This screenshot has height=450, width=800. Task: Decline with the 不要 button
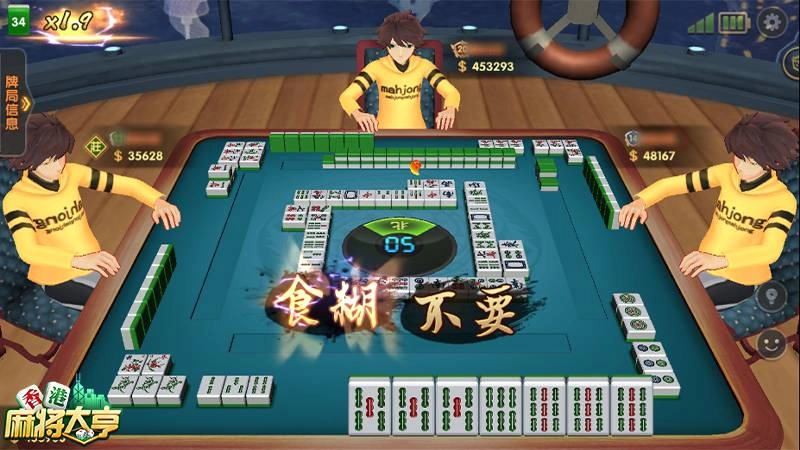point(465,309)
